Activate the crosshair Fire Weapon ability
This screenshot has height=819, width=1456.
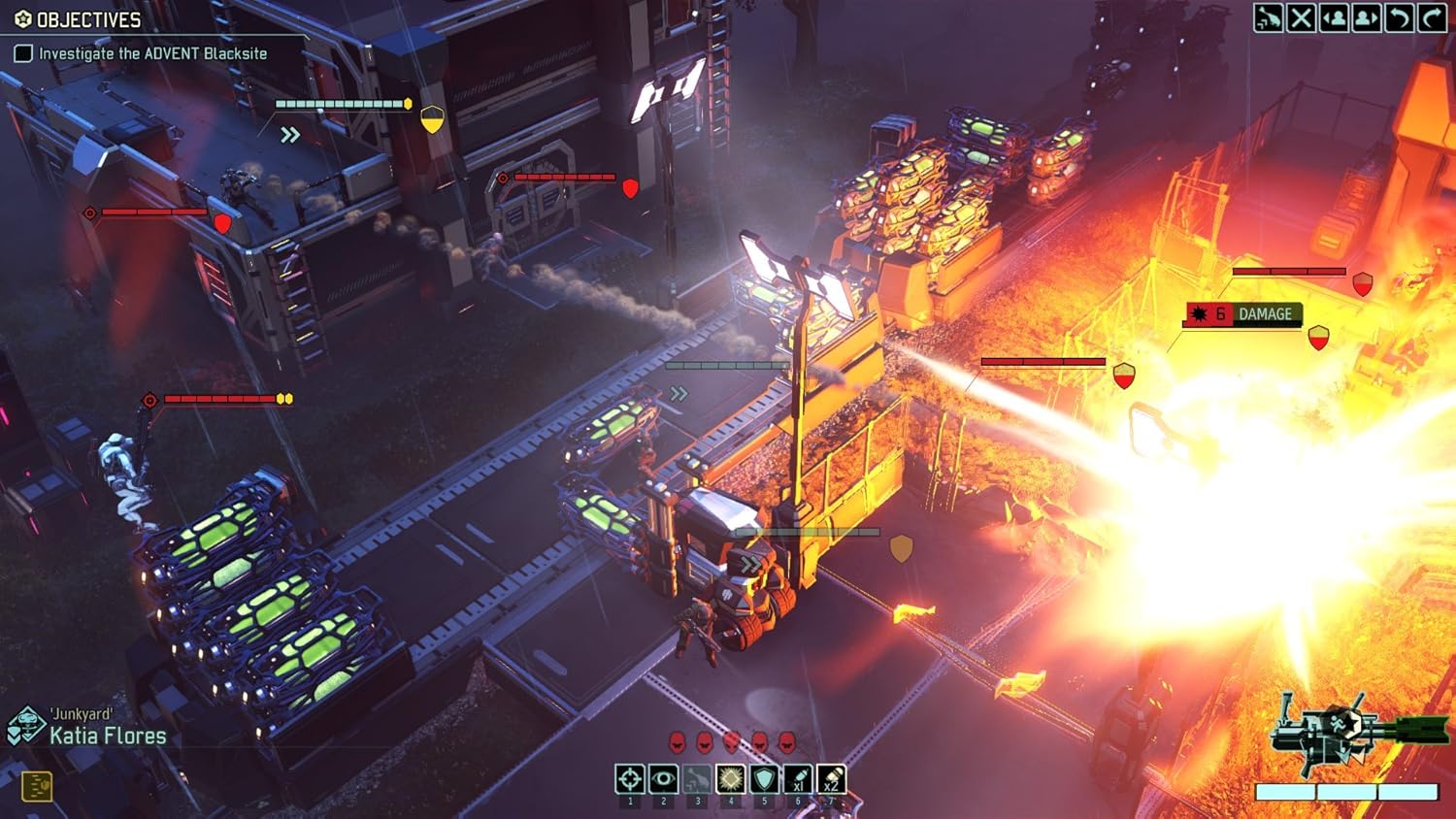[x=630, y=778]
